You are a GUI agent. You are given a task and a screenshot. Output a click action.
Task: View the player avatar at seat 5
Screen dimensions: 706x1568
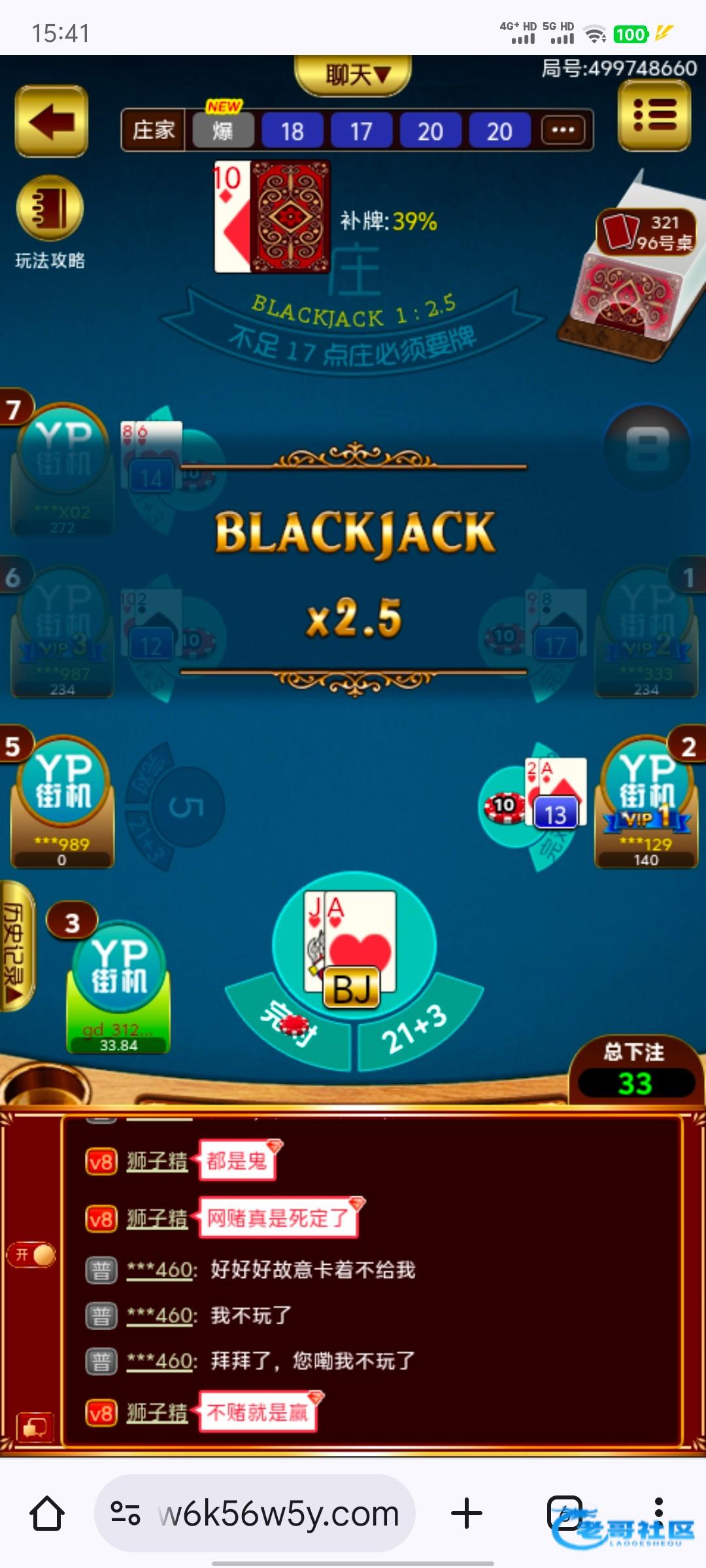pyautogui.click(x=63, y=784)
